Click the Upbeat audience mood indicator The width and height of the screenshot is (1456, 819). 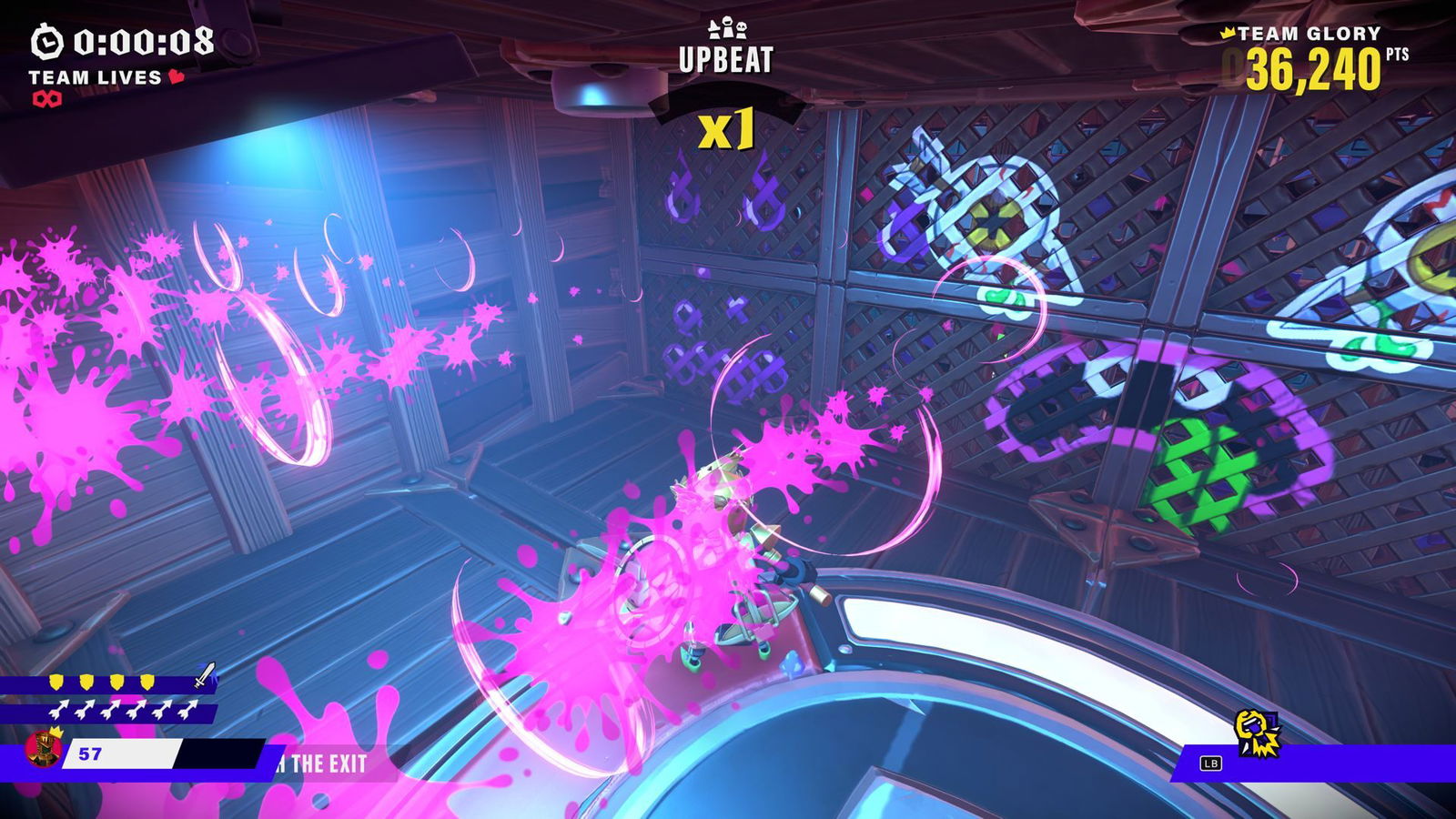click(x=726, y=49)
